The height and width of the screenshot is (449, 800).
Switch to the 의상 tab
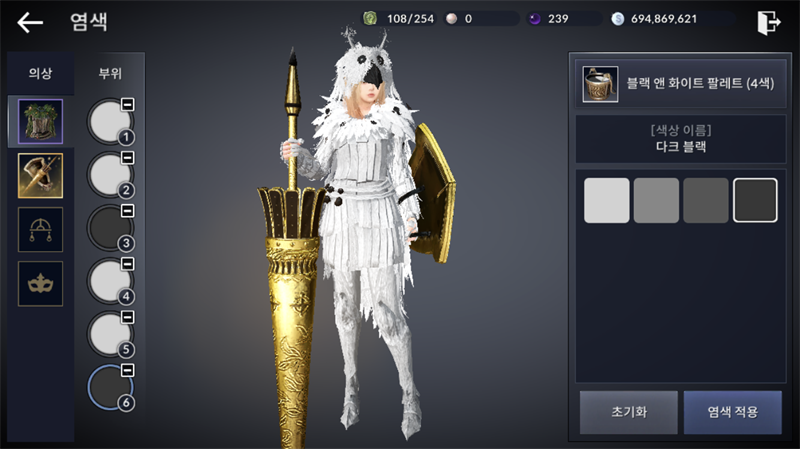(39, 73)
